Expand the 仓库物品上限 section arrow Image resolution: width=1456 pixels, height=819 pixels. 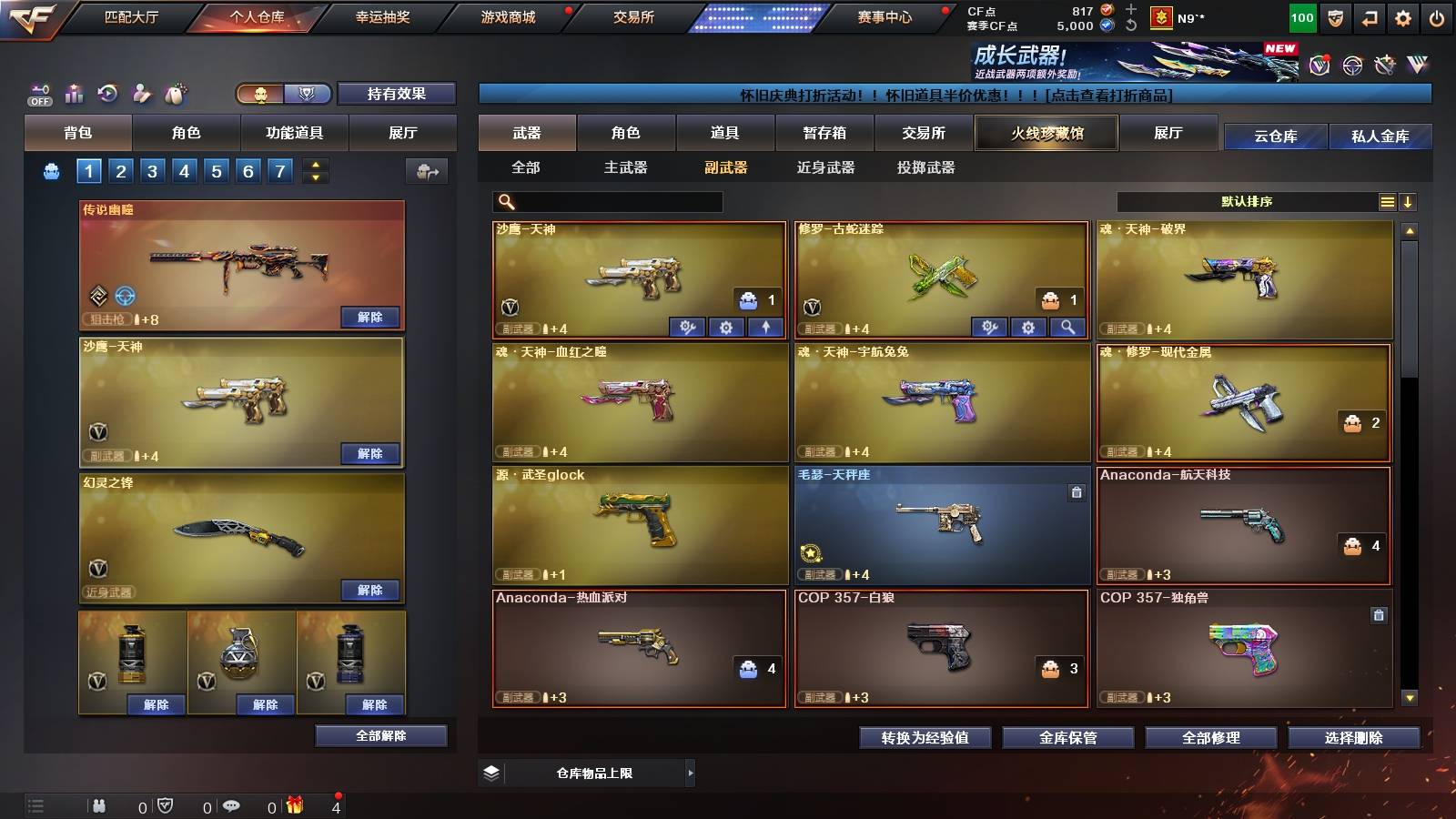(689, 773)
